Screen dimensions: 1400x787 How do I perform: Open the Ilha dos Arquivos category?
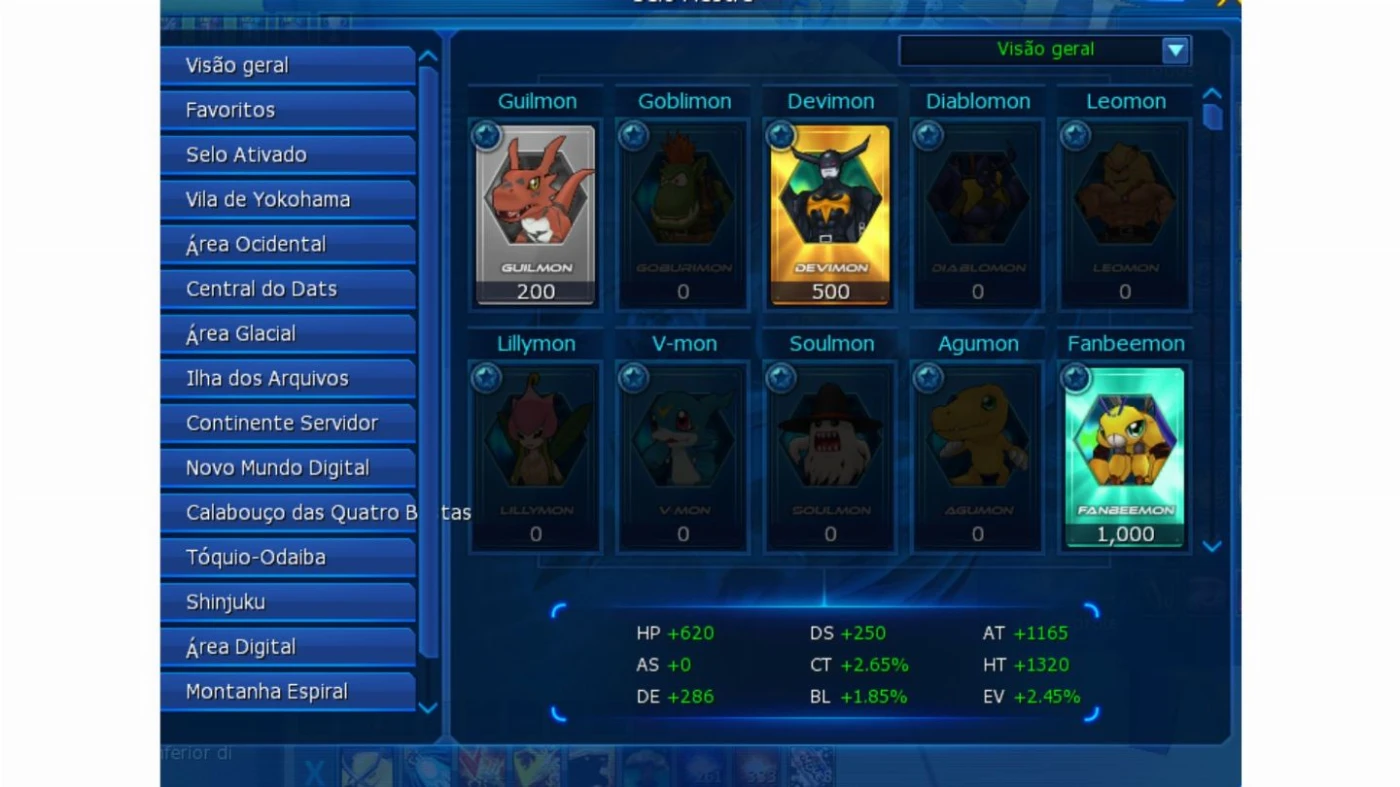(287, 379)
